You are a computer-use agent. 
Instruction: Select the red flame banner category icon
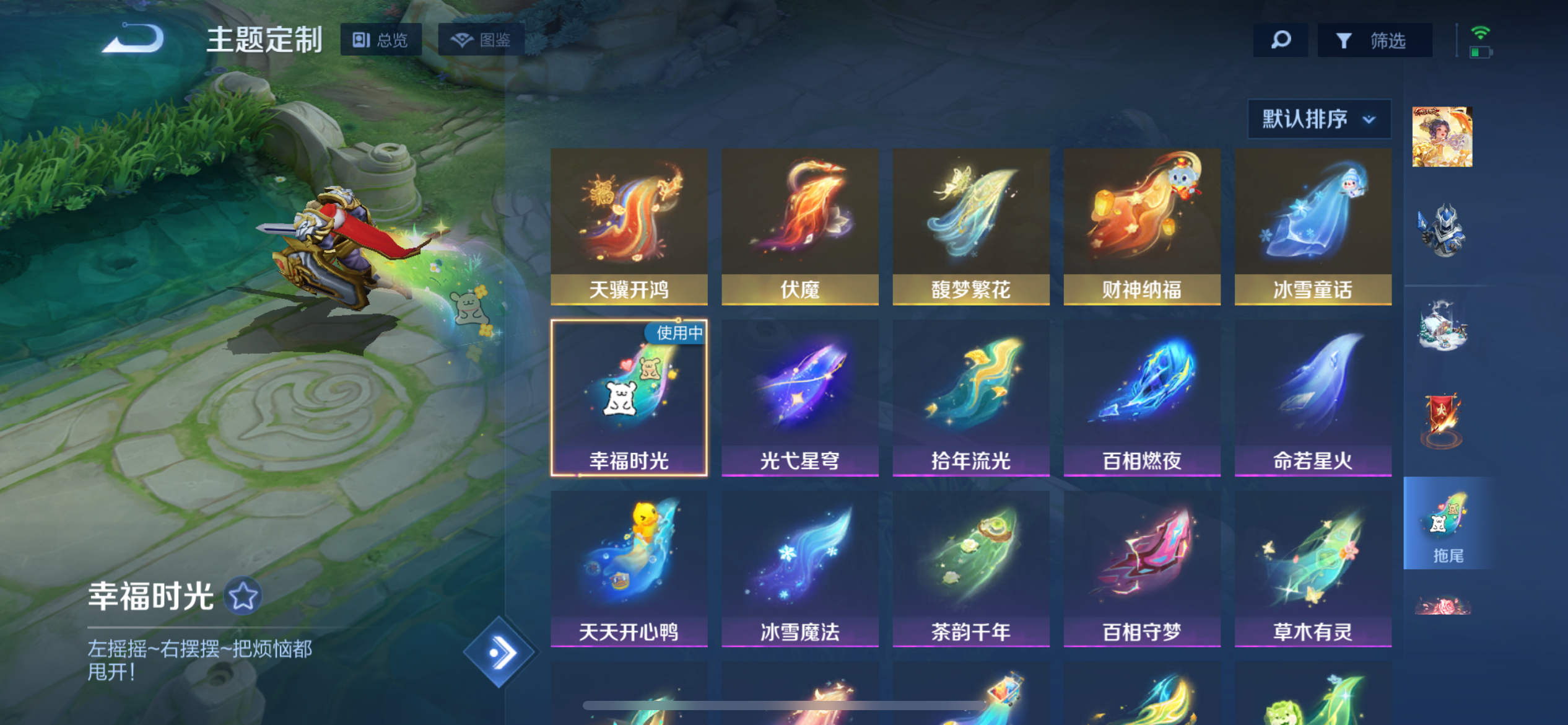point(1442,420)
